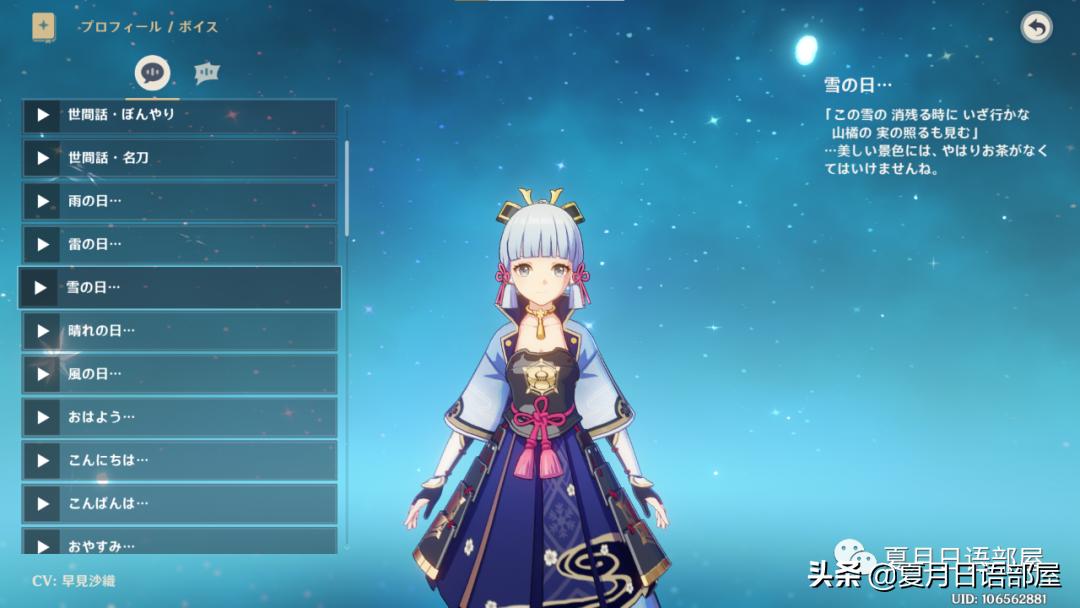Switch to the second speech-bubble voice tab

[x=207, y=72]
